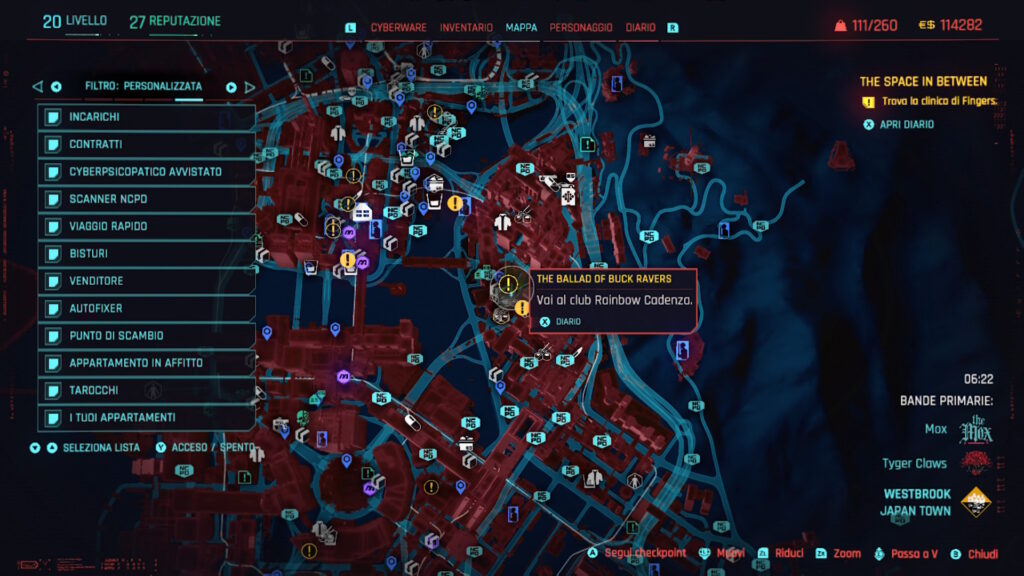
Task: Go to the Diario tab
Action: click(x=640, y=28)
